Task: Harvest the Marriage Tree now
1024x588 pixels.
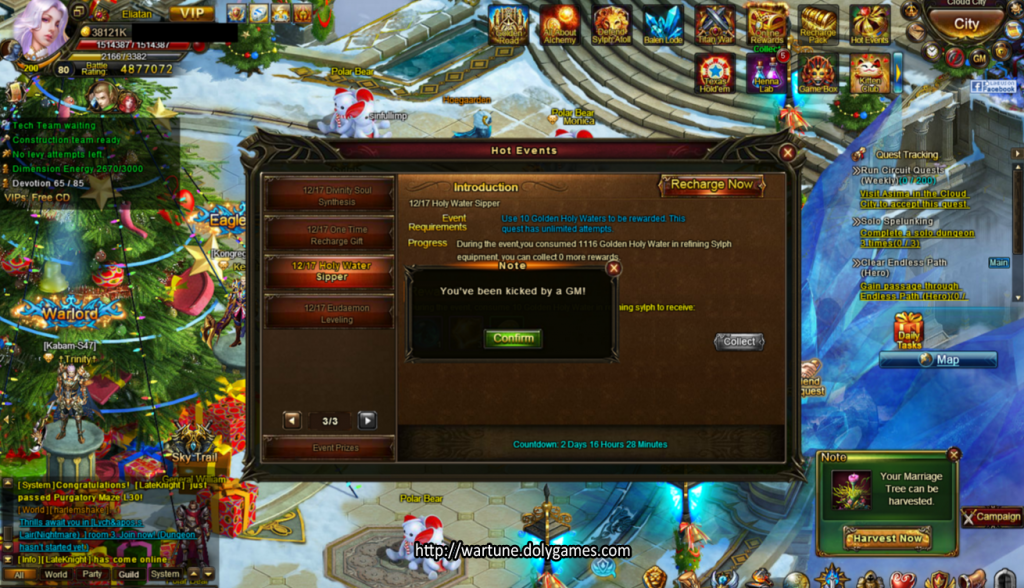Action: pos(887,539)
